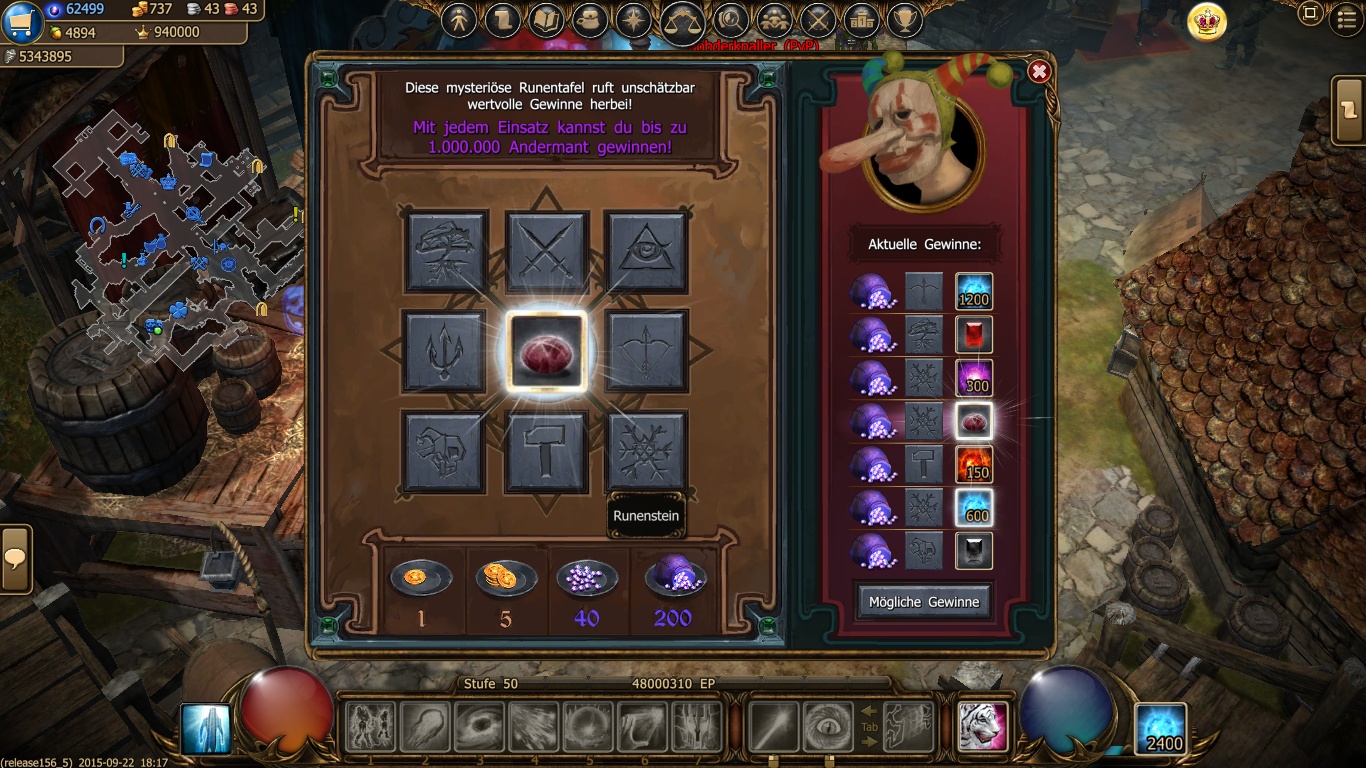Open the chat speech bubble tab
This screenshot has height=768, width=1366.
click(x=15, y=559)
